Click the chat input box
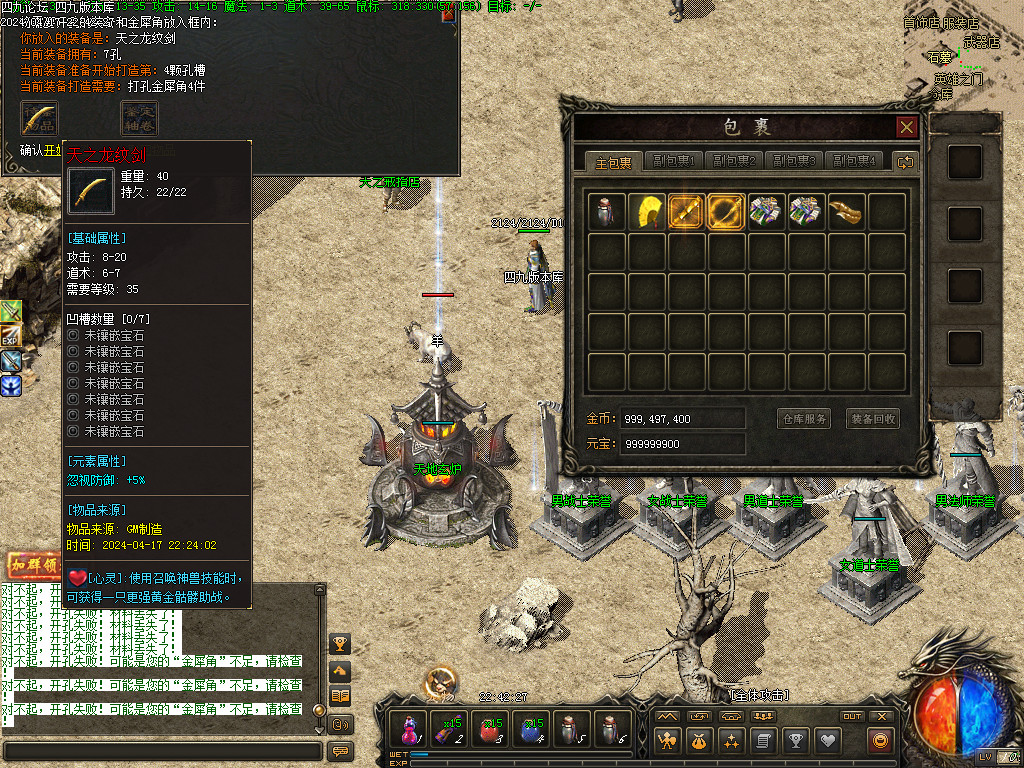The height and width of the screenshot is (768, 1024). 162,750
